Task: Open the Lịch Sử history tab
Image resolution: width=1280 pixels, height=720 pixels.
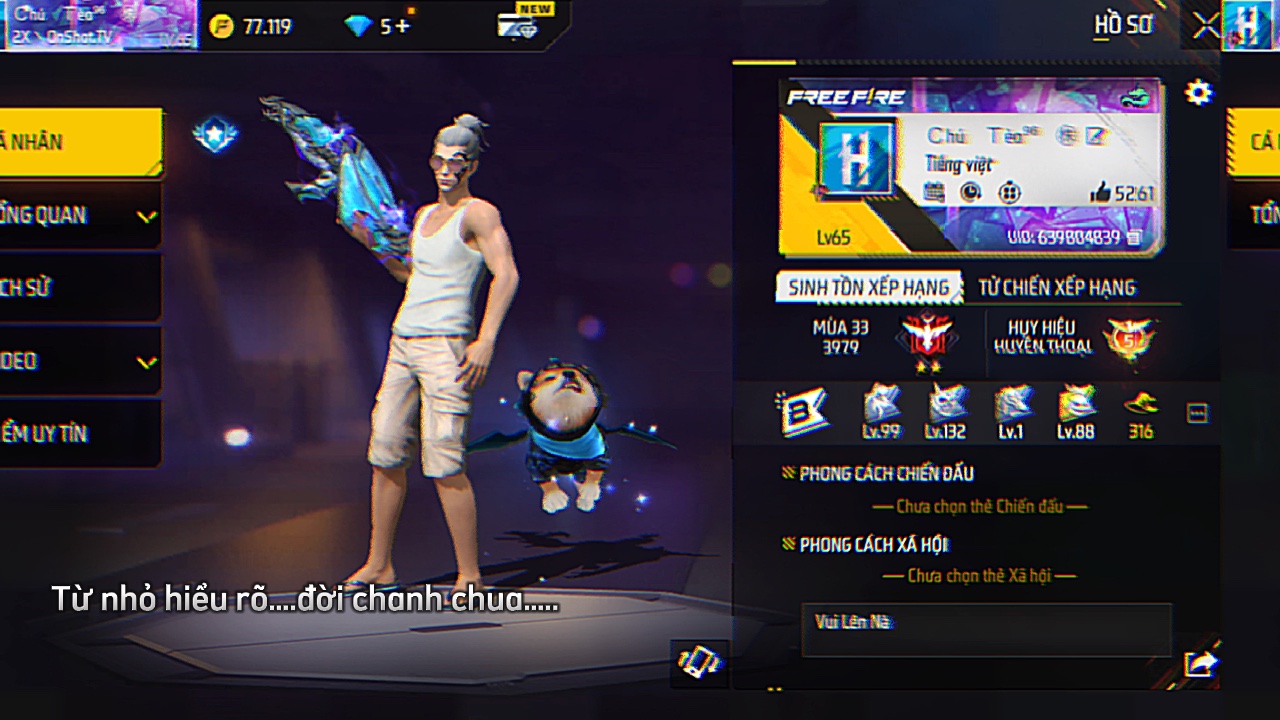Action: coord(80,288)
